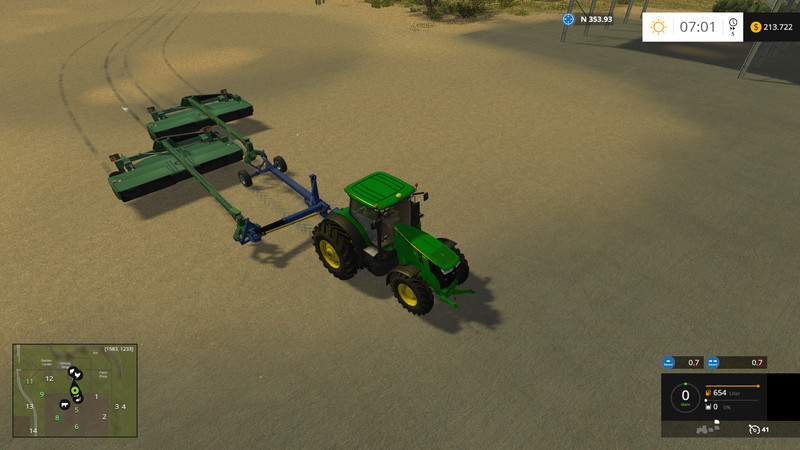Click field number 12 on the minimap
The image size is (800, 450).
tap(48, 378)
